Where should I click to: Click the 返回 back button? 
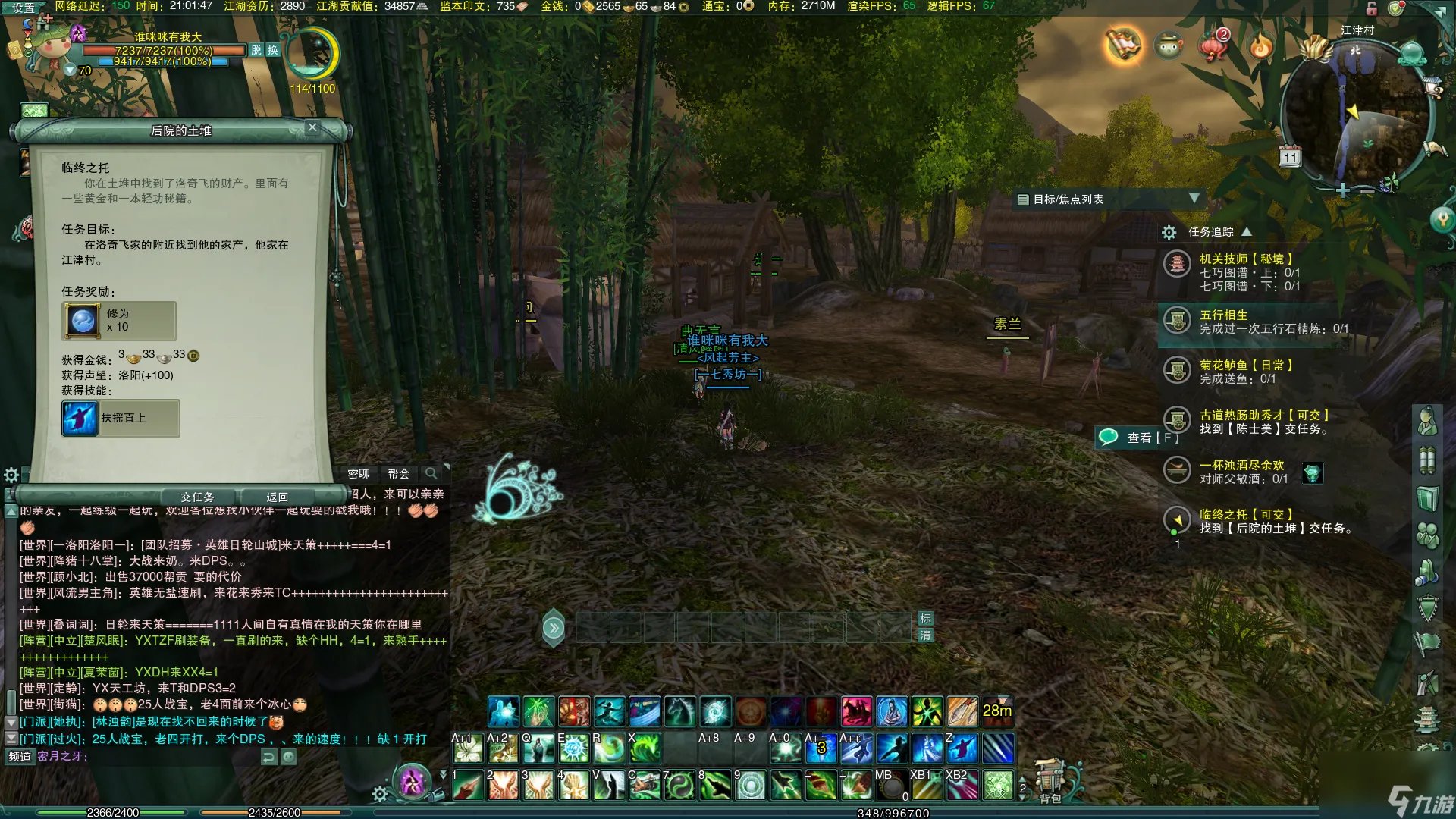[277, 497]
